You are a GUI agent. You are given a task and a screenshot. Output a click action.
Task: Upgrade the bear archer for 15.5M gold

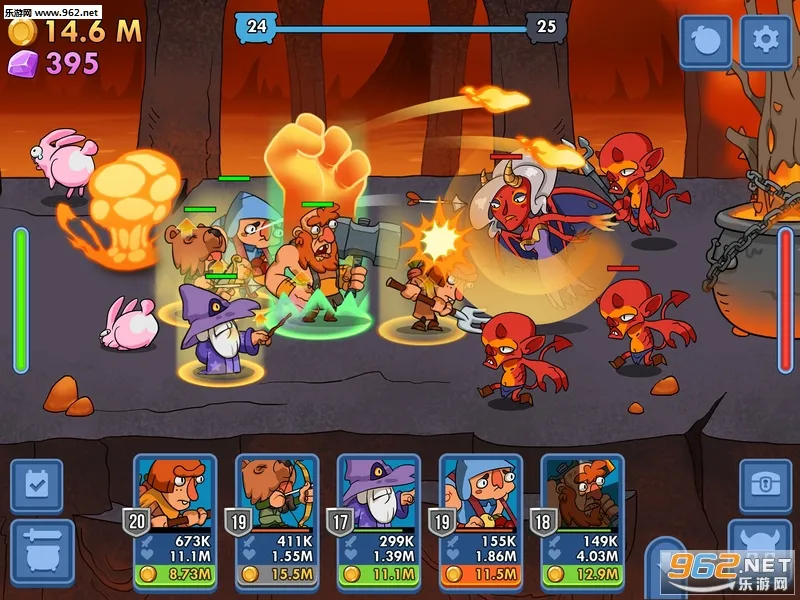[x=277, y=575]
